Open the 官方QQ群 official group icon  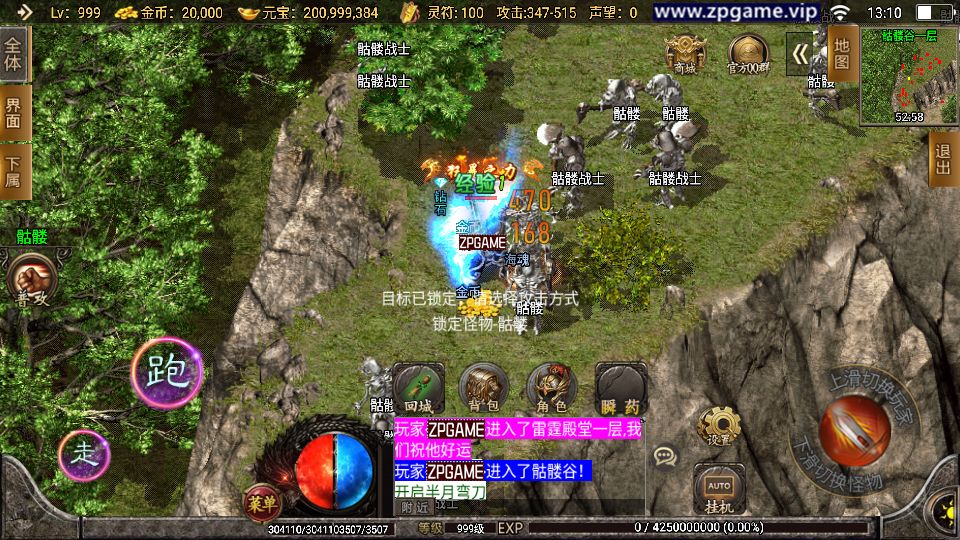747,52
